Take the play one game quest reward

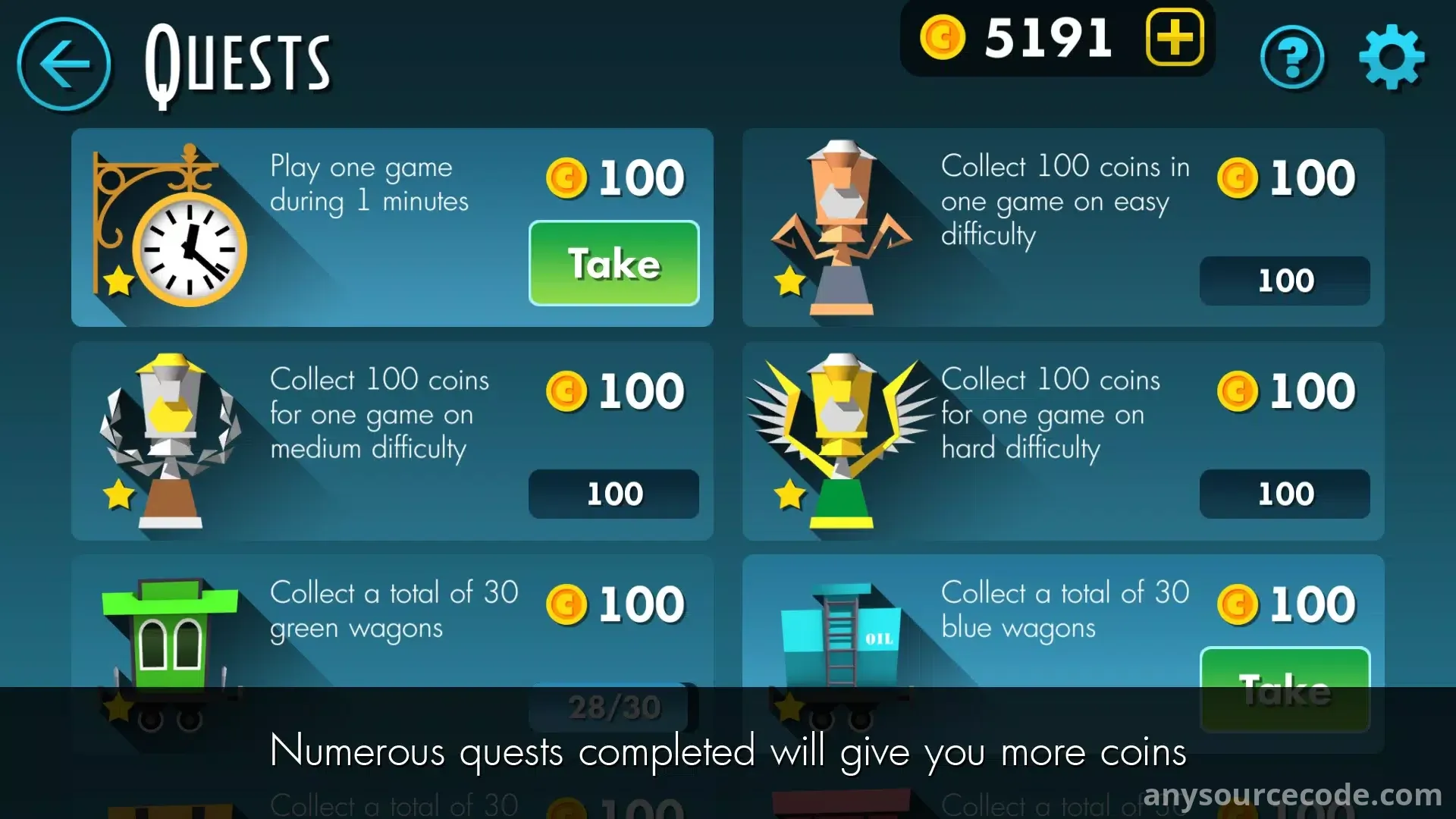point(613,263)
